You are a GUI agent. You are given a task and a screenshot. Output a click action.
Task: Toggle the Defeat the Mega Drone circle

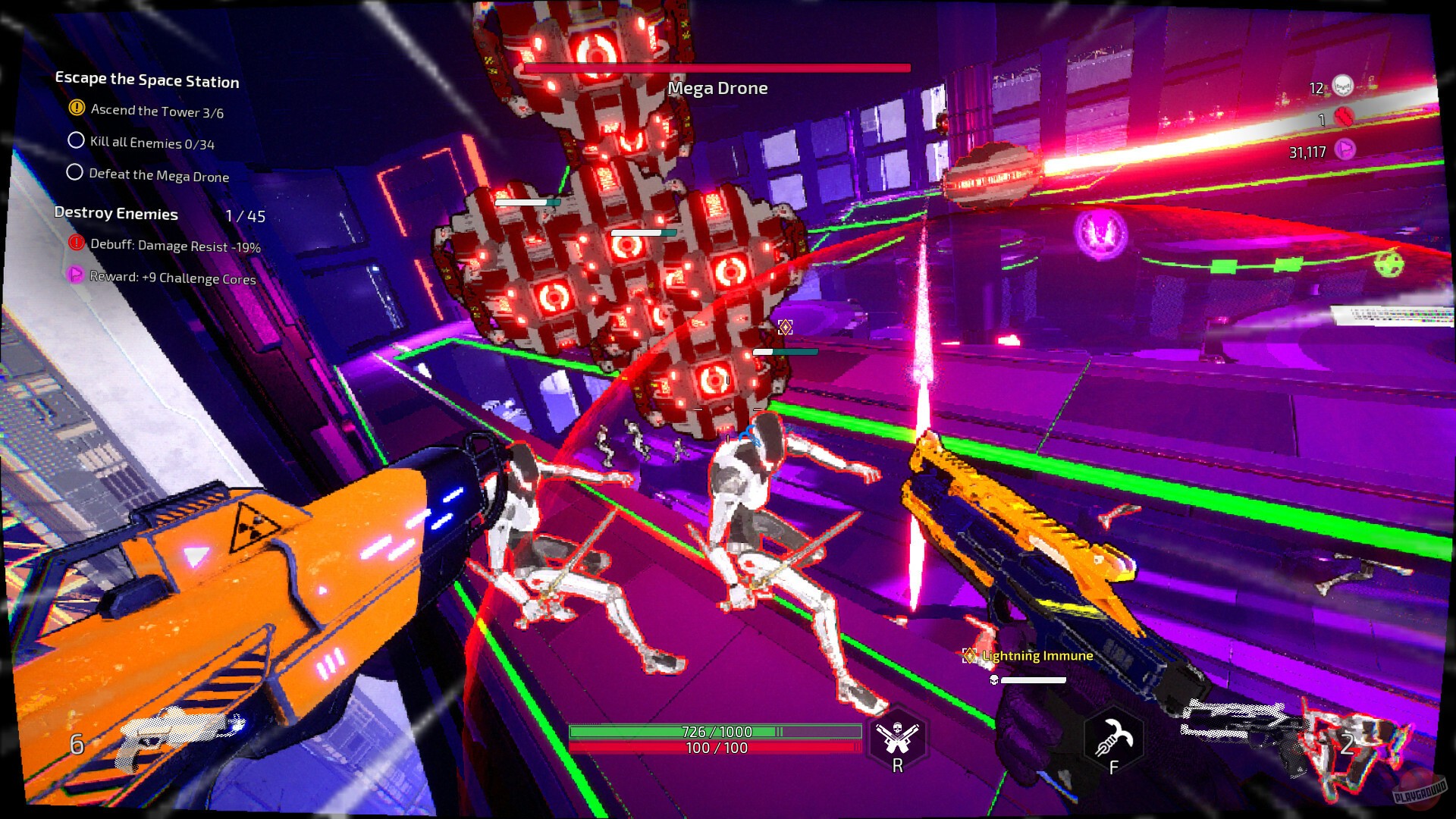click(x=74, y=172)
